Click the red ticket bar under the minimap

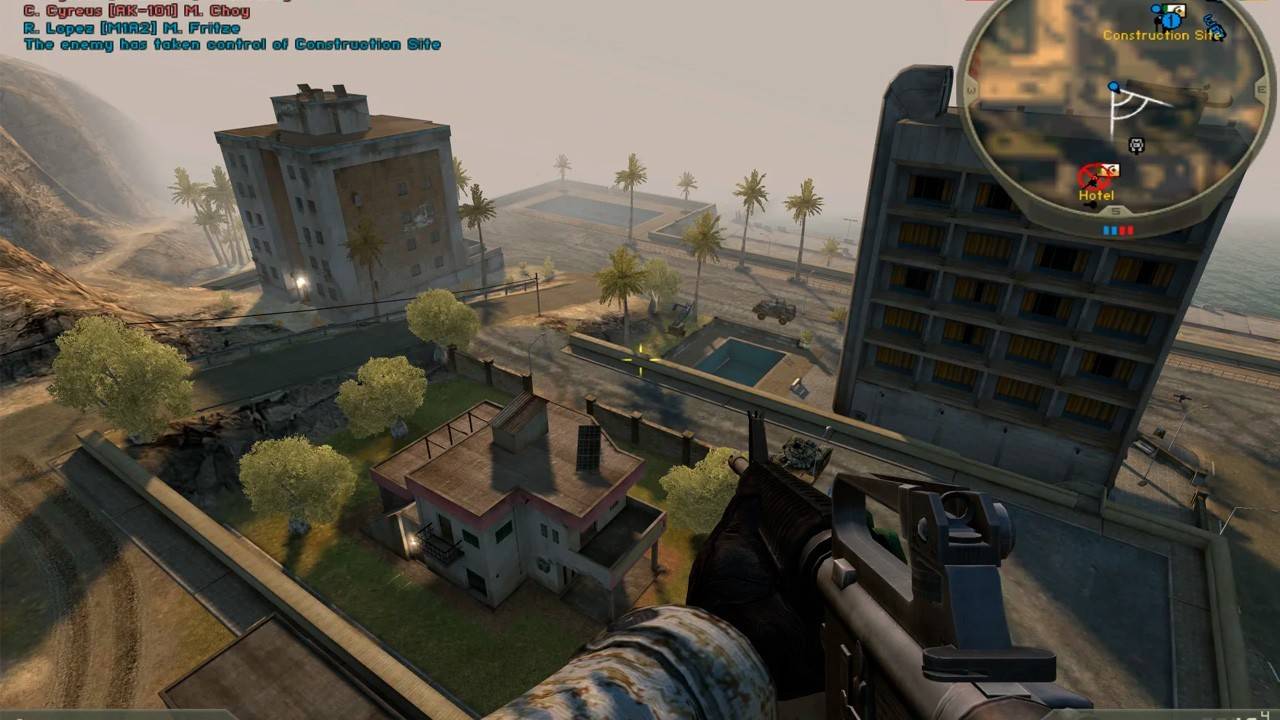[1127, 228]
